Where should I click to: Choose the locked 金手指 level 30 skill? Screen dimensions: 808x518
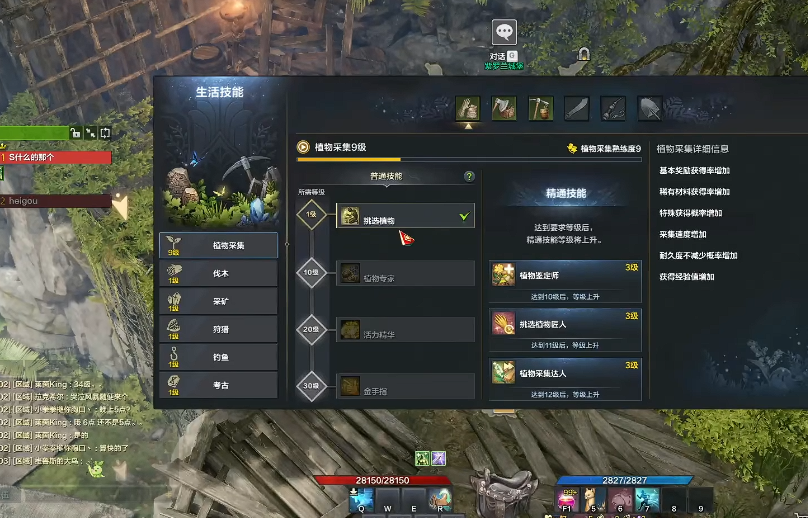(404, 385)
